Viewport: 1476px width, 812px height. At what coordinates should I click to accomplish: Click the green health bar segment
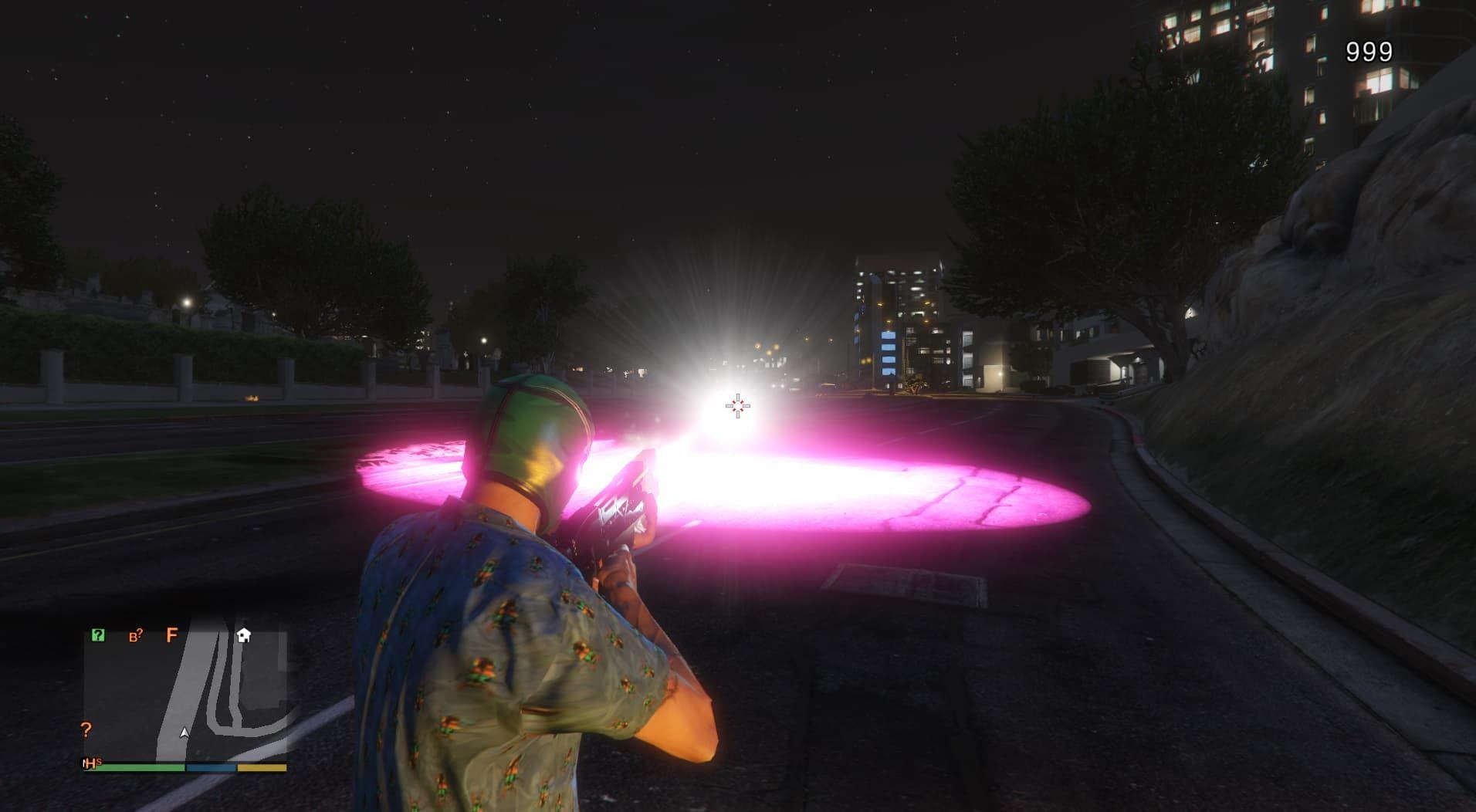[140, 766]
